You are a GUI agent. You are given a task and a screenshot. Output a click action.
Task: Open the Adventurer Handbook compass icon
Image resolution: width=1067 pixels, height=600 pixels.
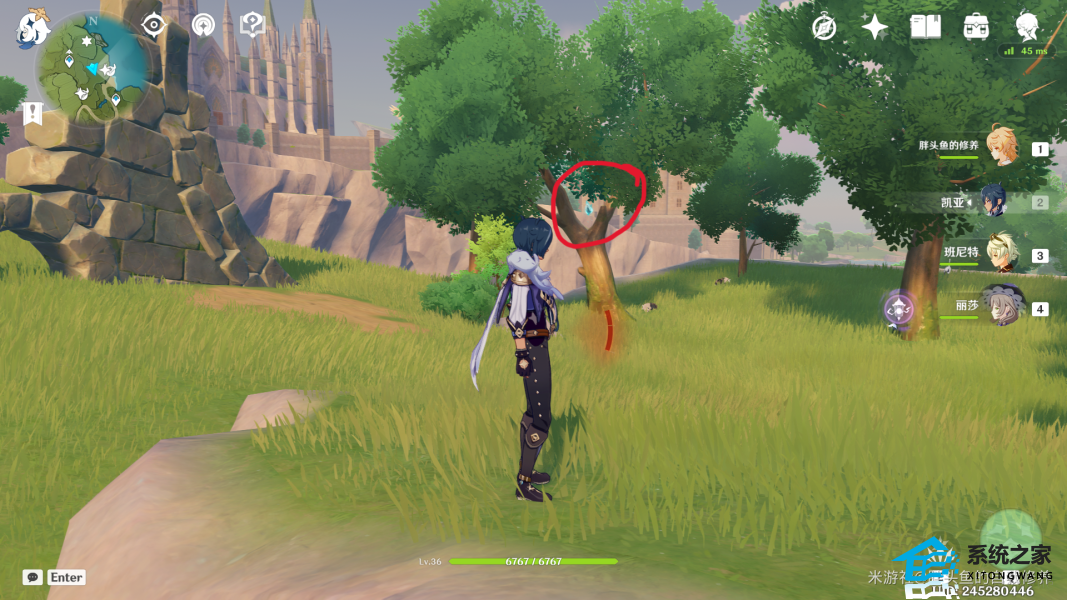click(824, 27)
